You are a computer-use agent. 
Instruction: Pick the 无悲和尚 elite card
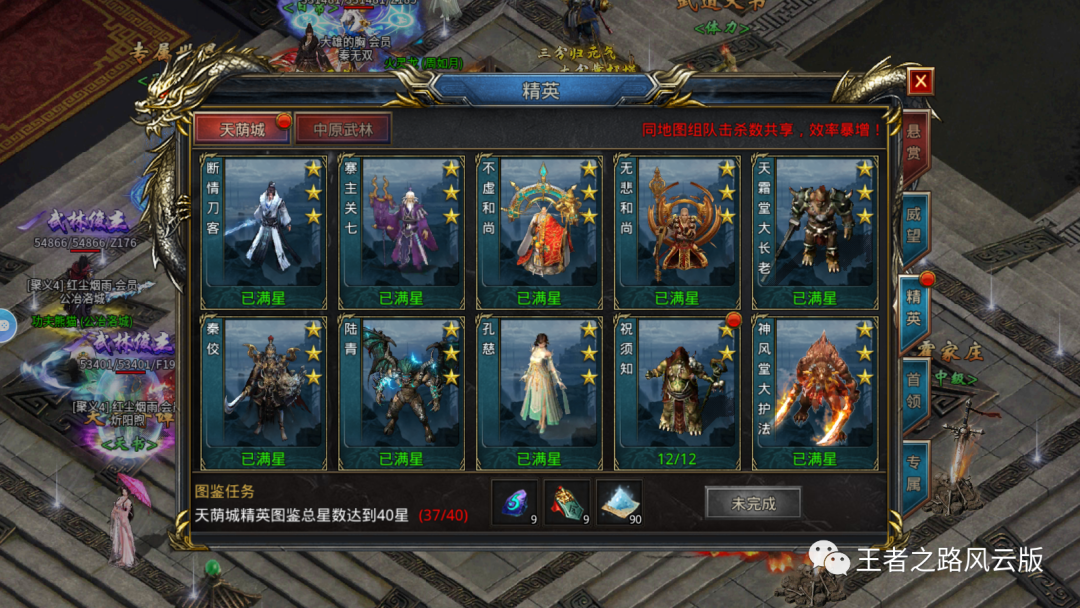coord(677,230)
